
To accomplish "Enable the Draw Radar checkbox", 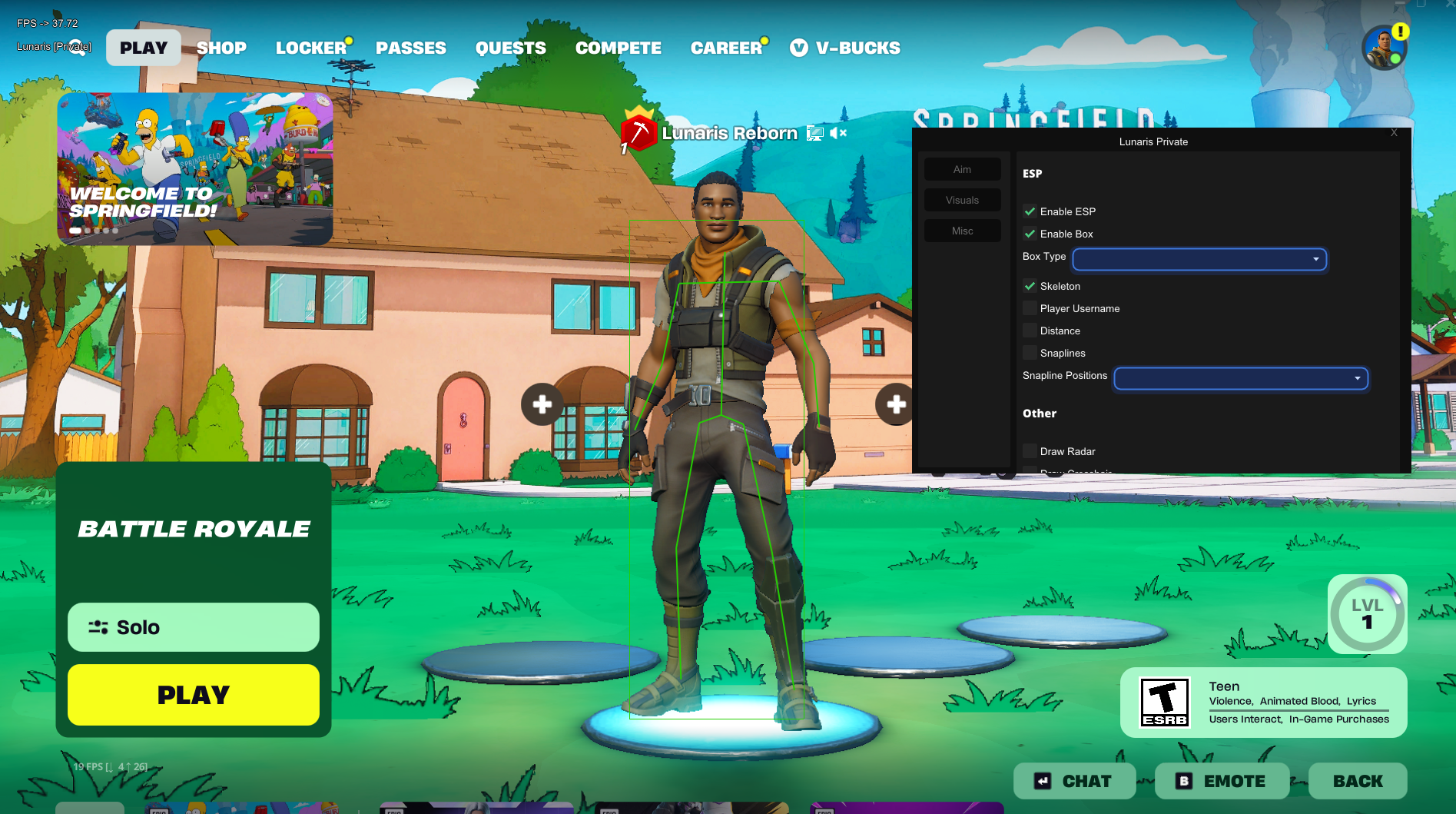I will click(x=1030, y=451).
